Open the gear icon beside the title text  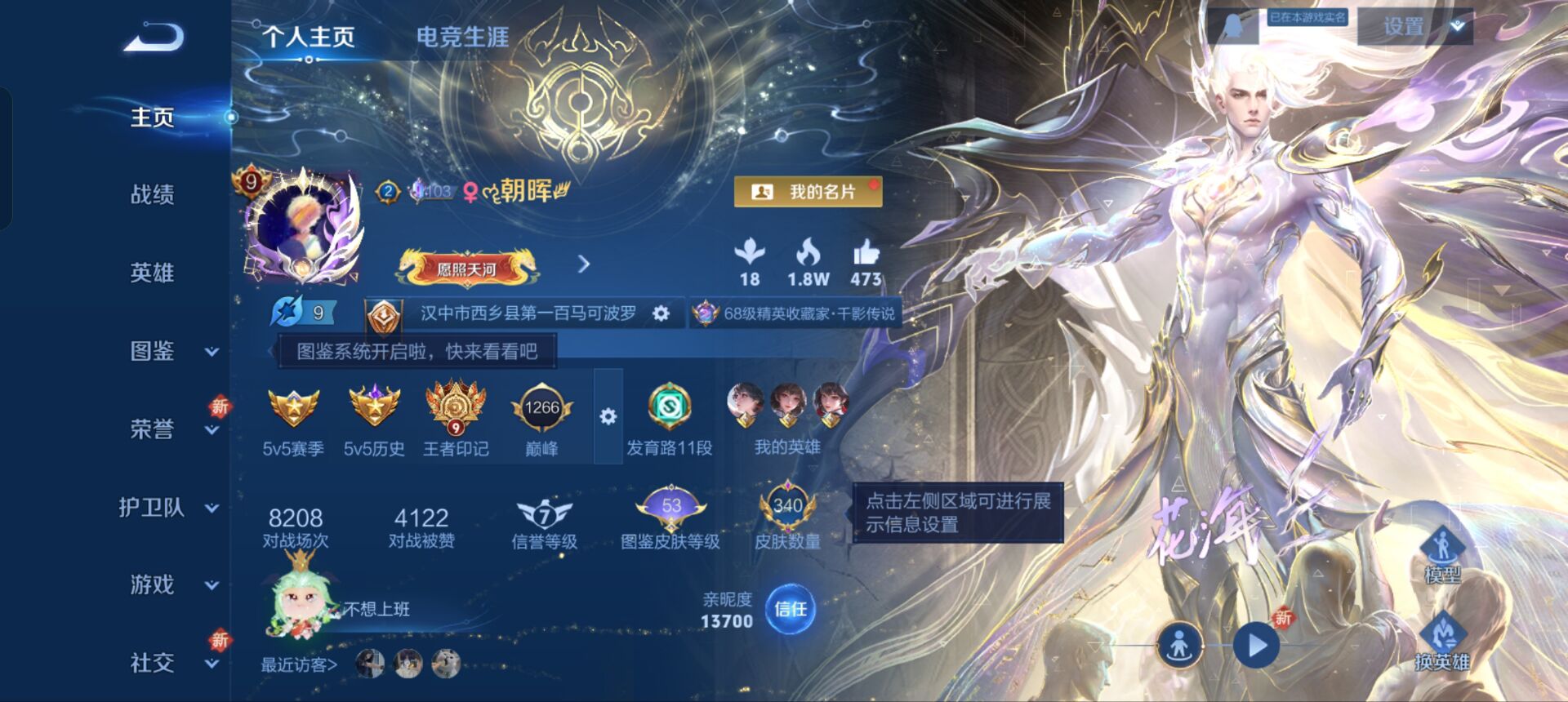point(661,313)
